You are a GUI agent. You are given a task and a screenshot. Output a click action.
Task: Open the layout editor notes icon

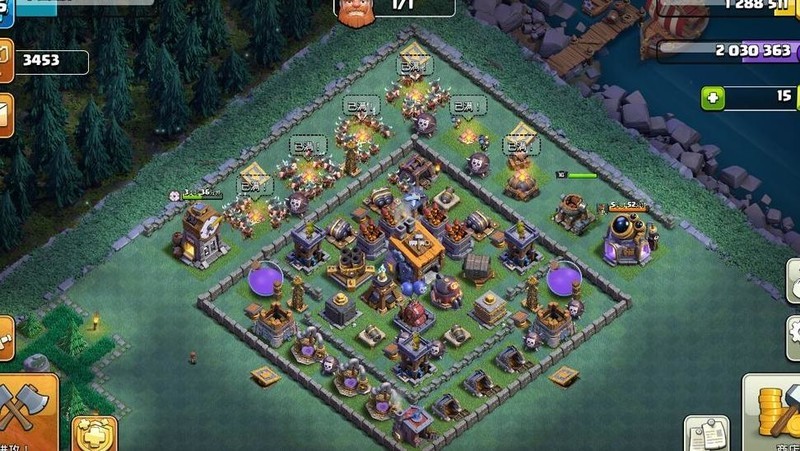coord(706,434)
